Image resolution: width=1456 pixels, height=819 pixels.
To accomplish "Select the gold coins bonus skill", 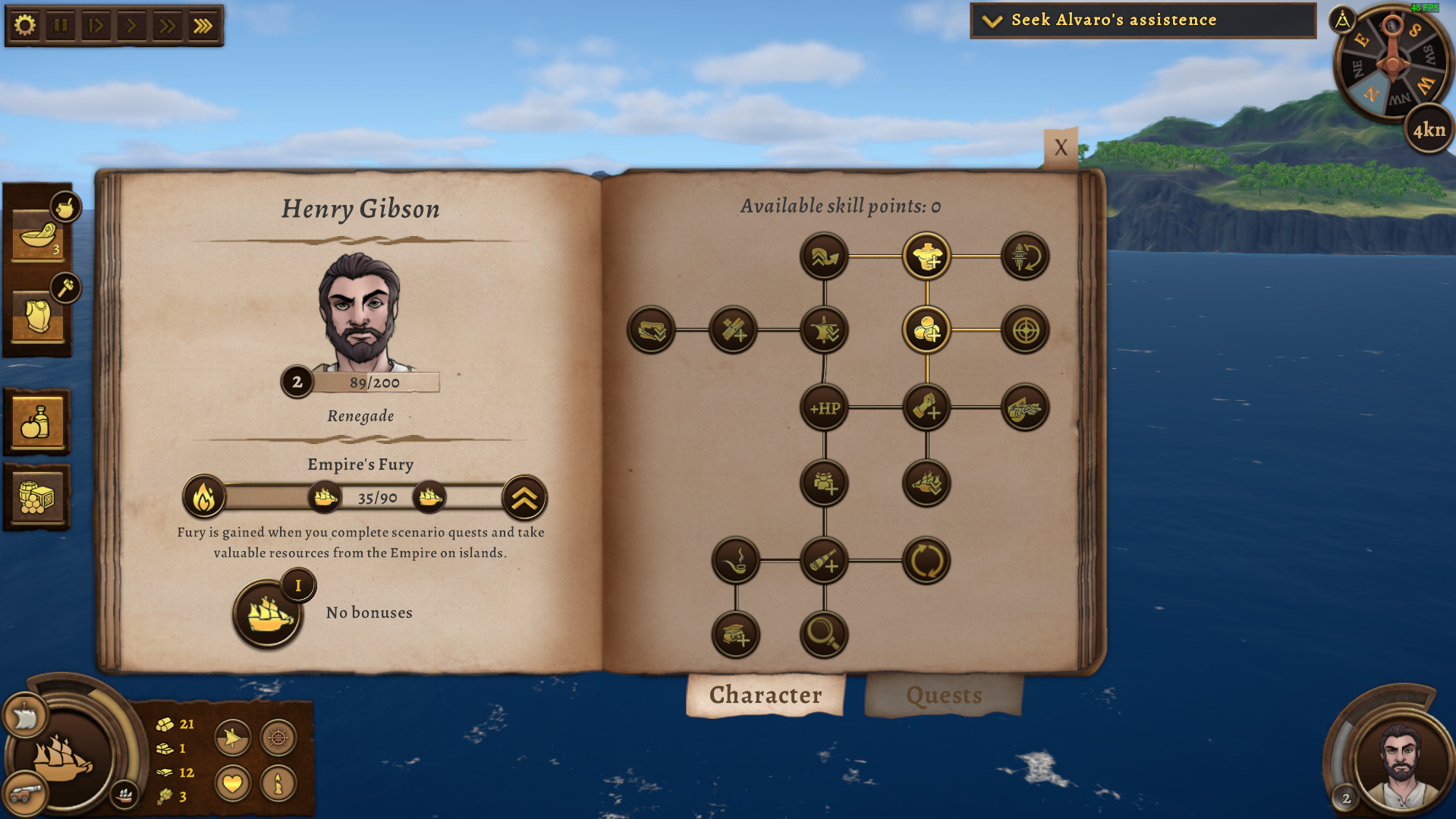I will [926, 330].
